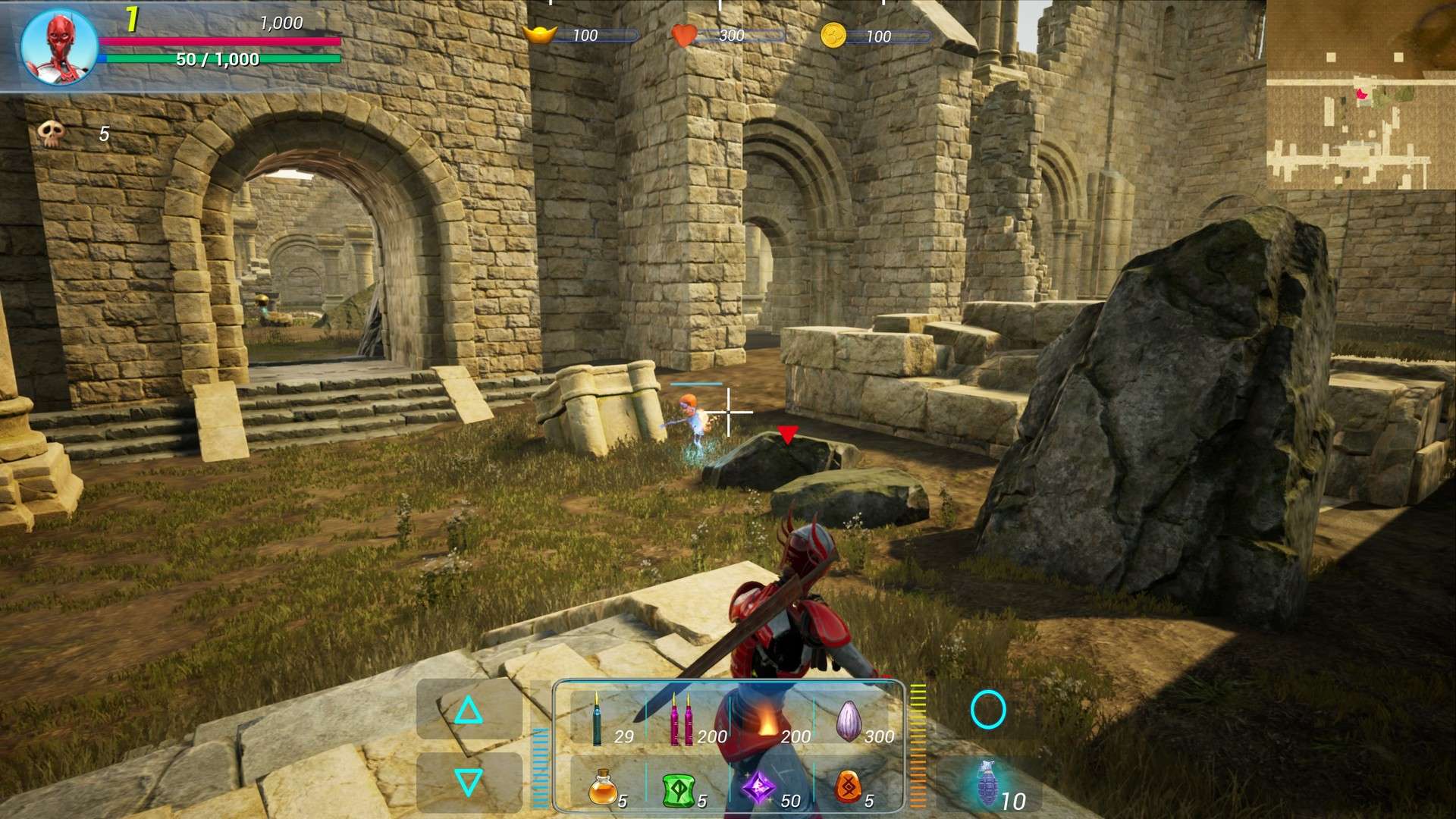
Task: Click the skull kill counter icon
Action: click(x=51, y=133)
